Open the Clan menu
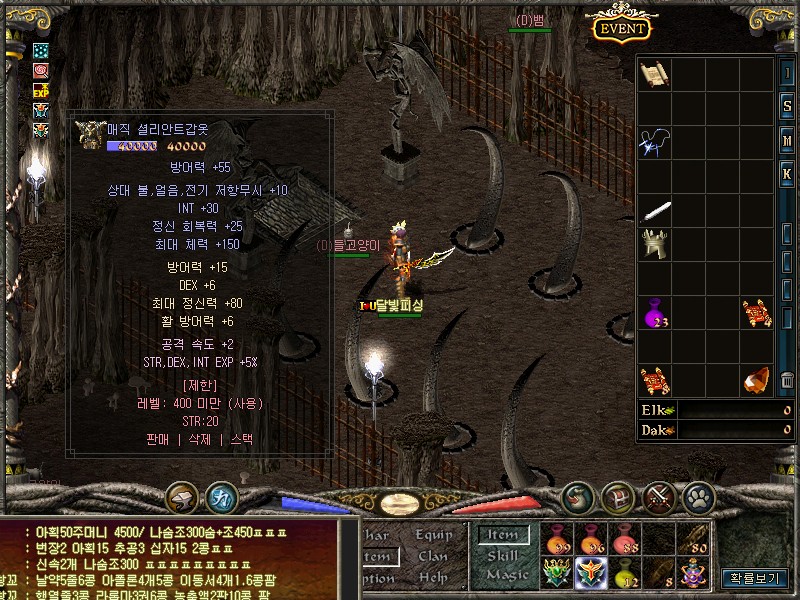800x600 pixels. click(433, 556)
